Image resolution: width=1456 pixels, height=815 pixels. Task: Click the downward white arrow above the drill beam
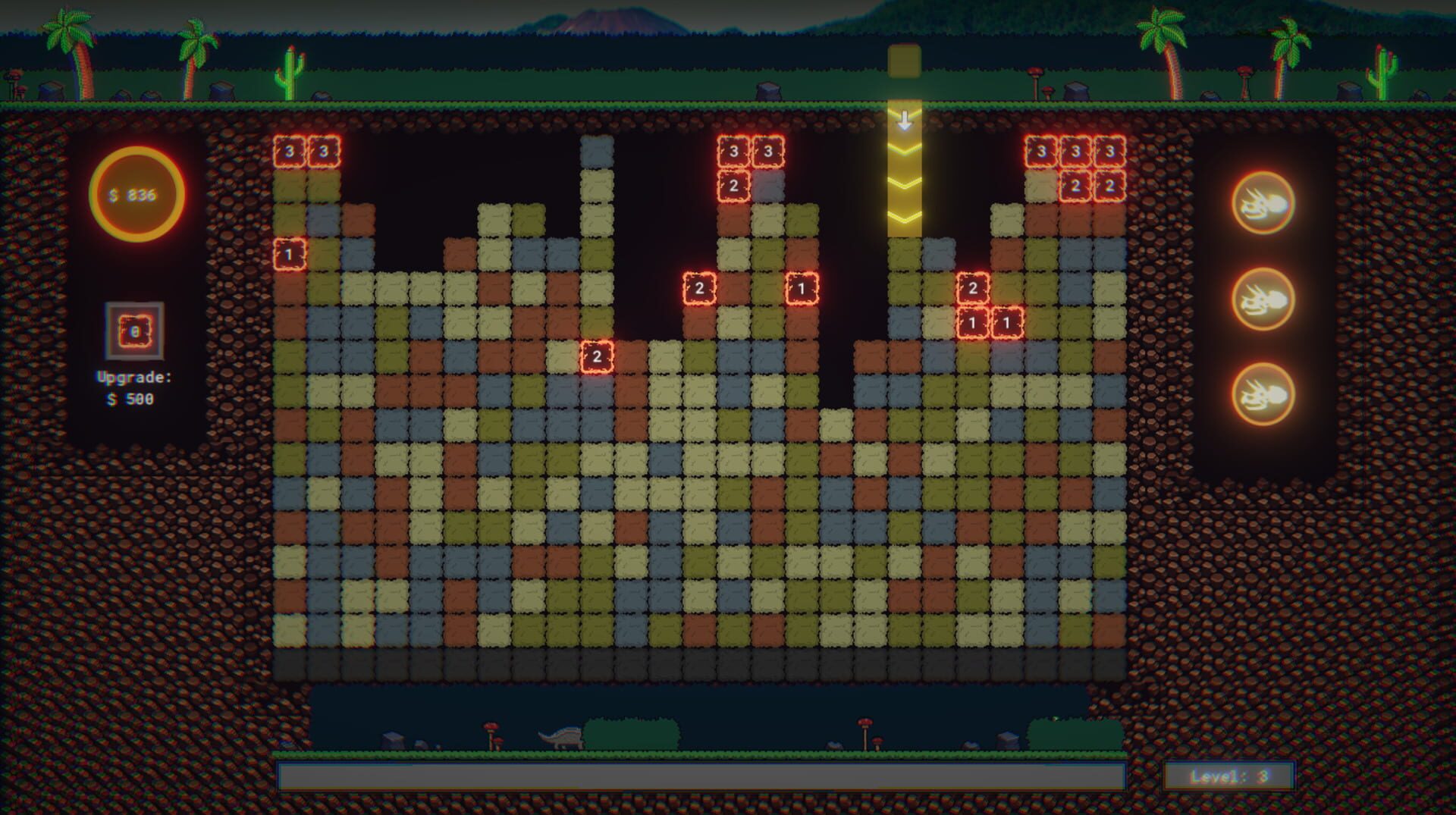pyautogui.click(x=904, y=120)
